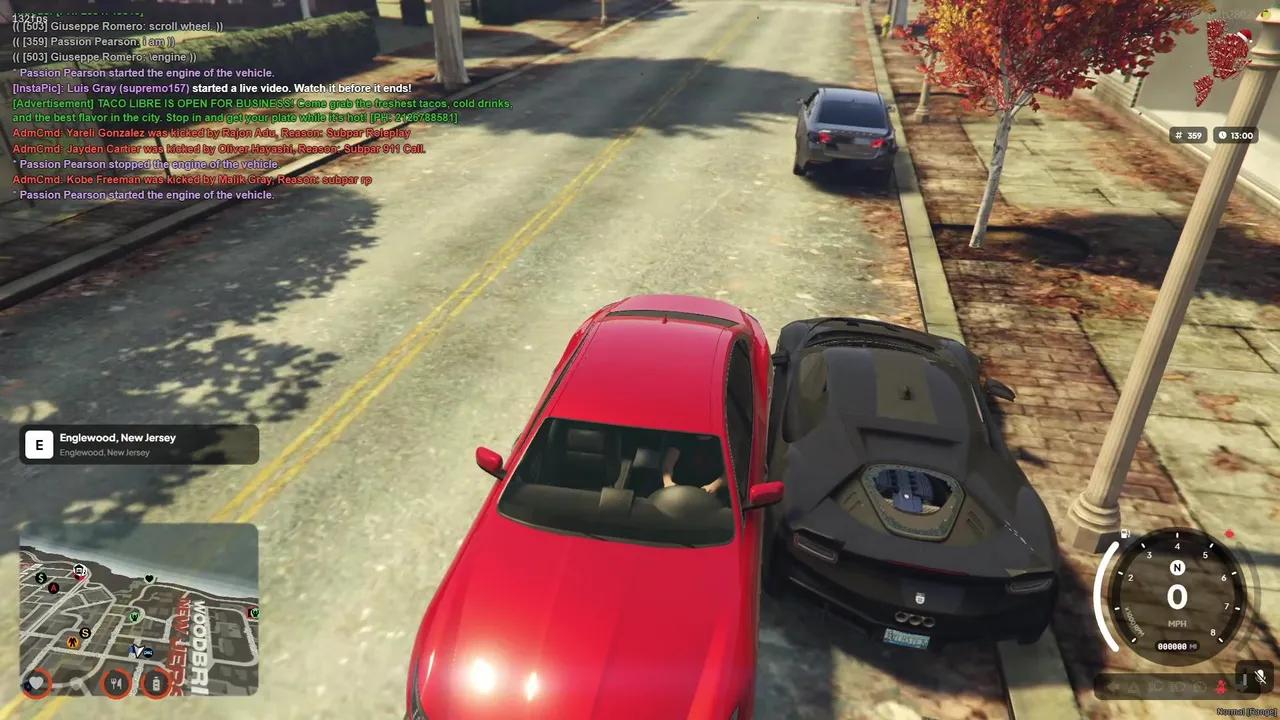Click the battery status indicator on the minimap
Screen dimensions: 1280x720
(156, 683)
